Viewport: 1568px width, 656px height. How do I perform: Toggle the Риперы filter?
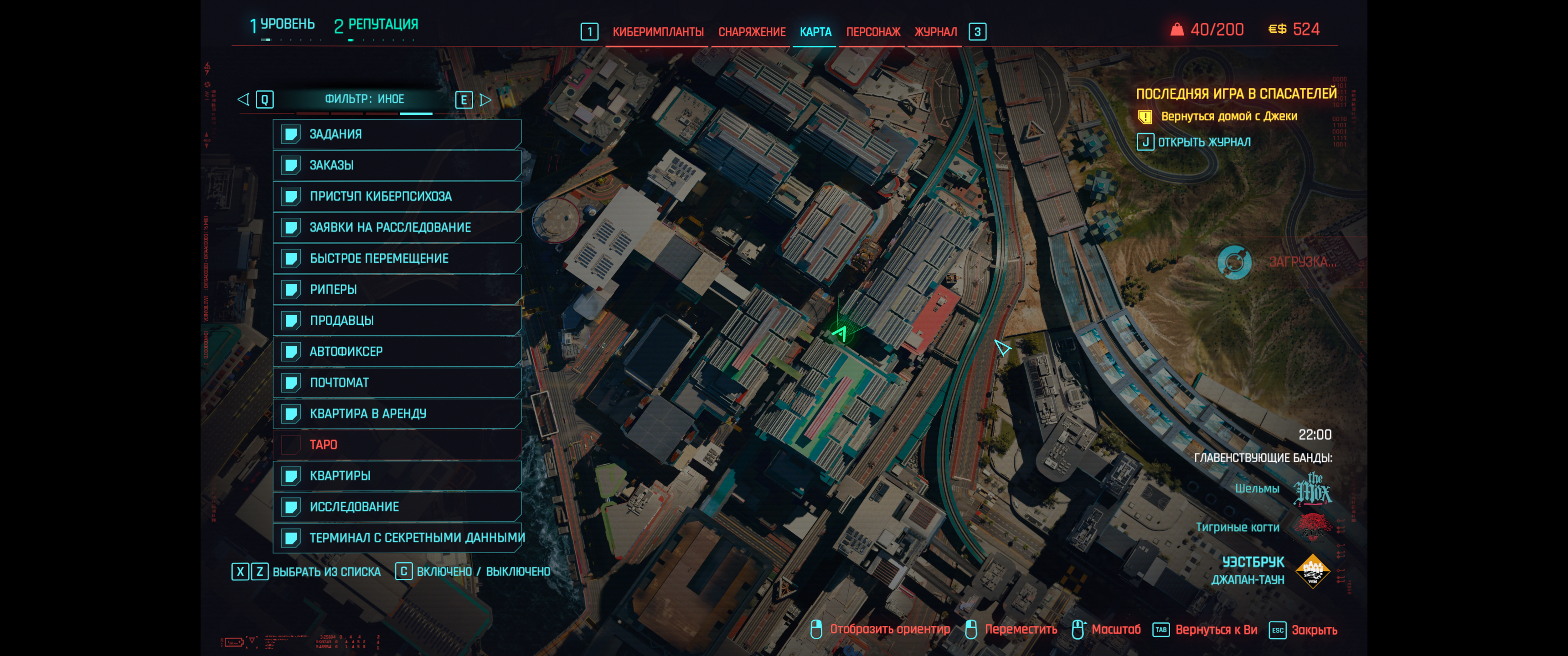click(397, 290)
